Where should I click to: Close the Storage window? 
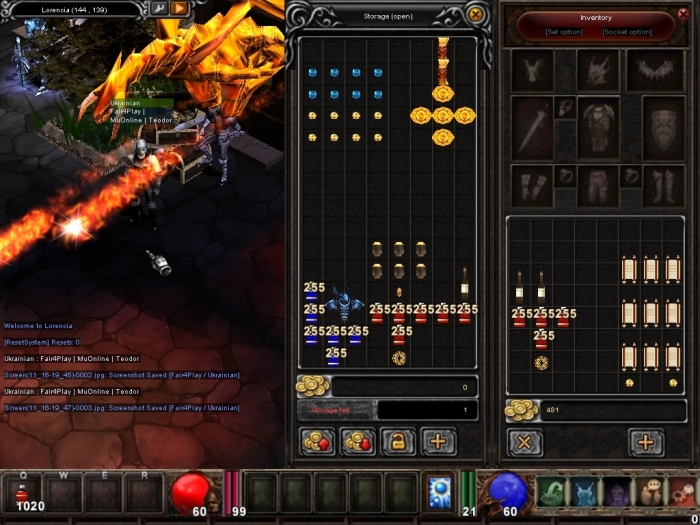pyautogui.click(x=476, y=14)
